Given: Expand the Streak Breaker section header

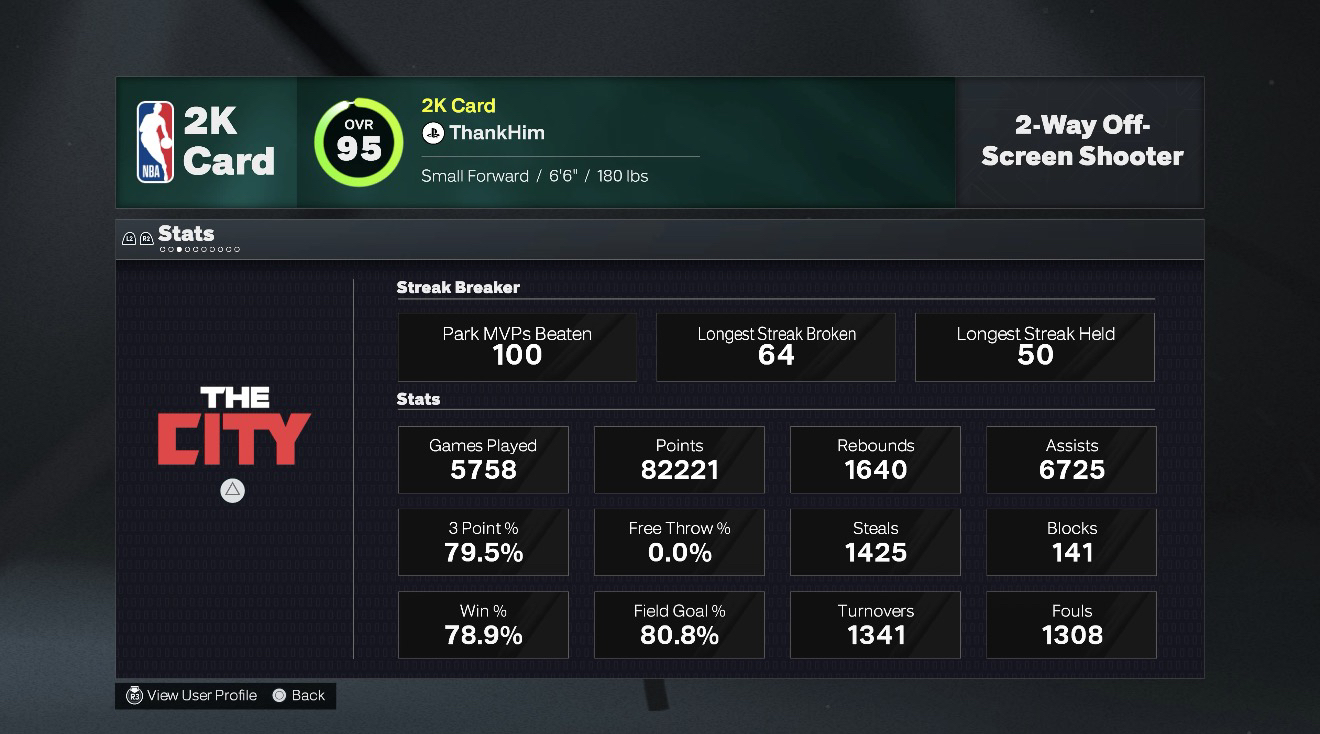Looking at the screenshot, I should (x=458, y=287).
